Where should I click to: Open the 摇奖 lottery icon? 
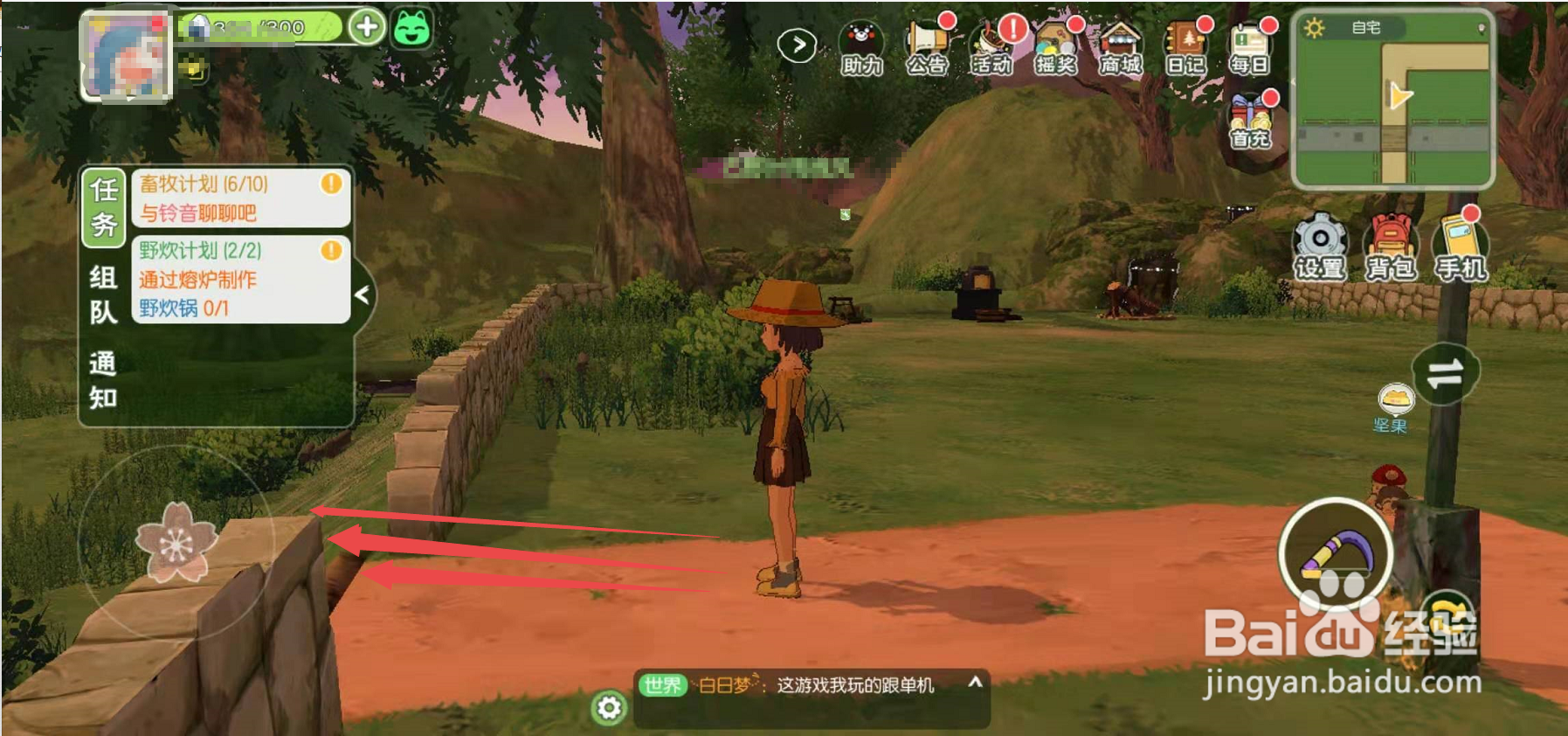1055,47
